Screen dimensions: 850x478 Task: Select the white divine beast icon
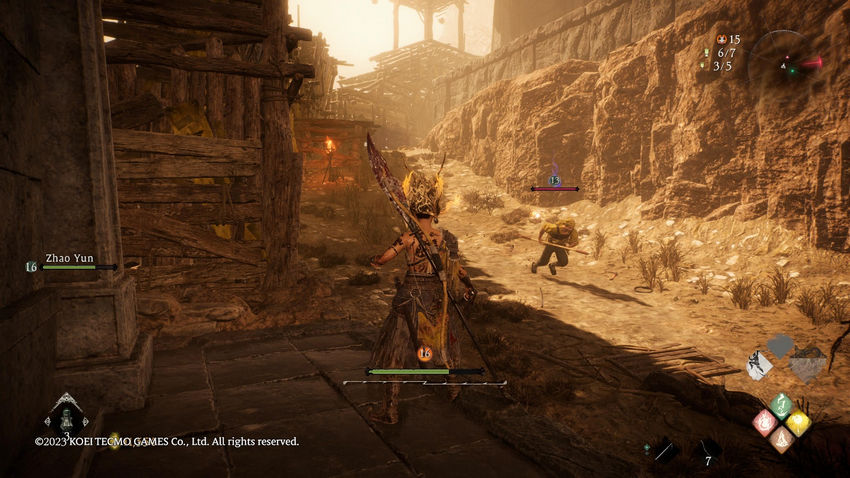coord(760,364)
